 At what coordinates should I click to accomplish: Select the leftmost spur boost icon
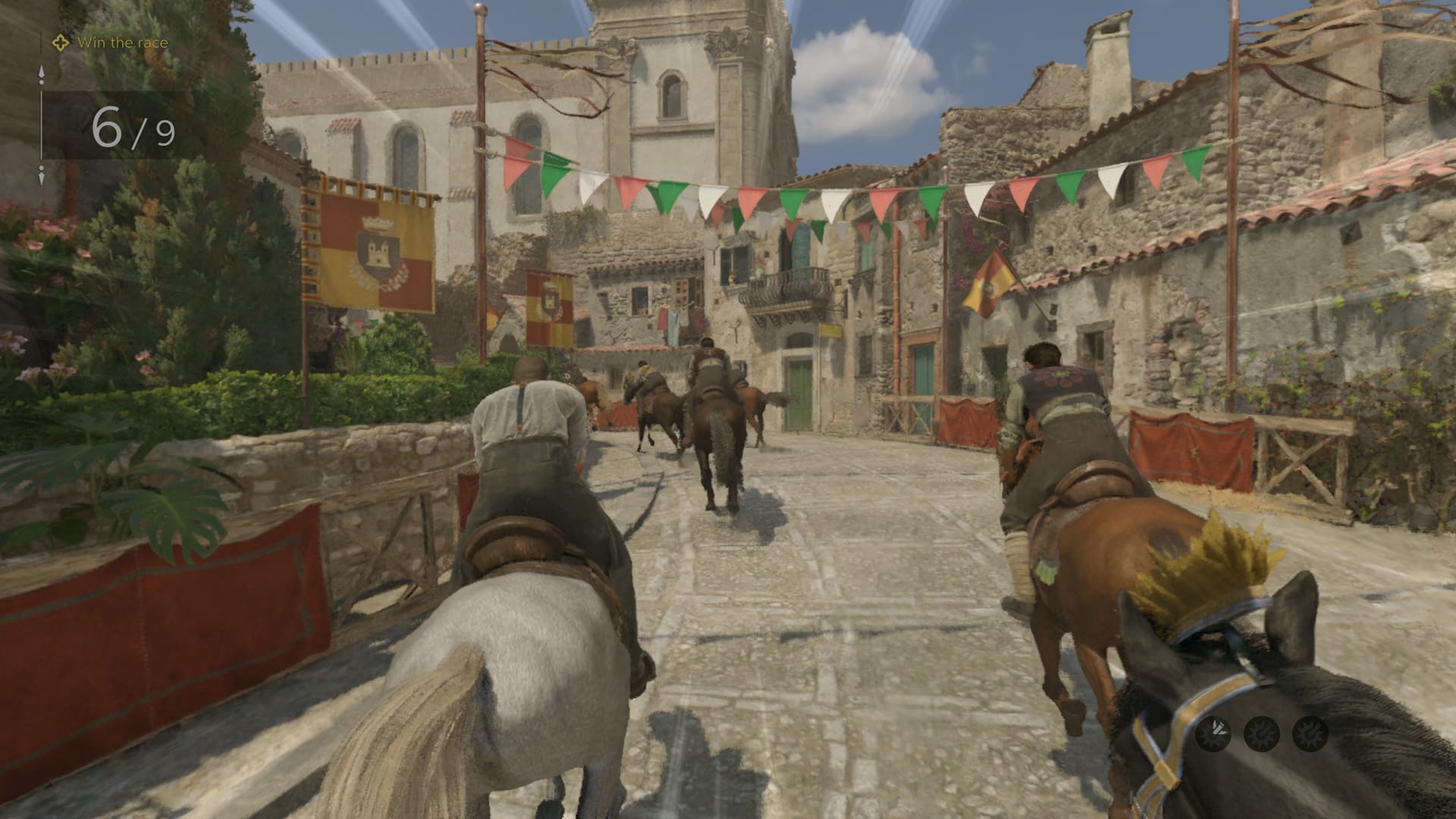[1214, 734]
